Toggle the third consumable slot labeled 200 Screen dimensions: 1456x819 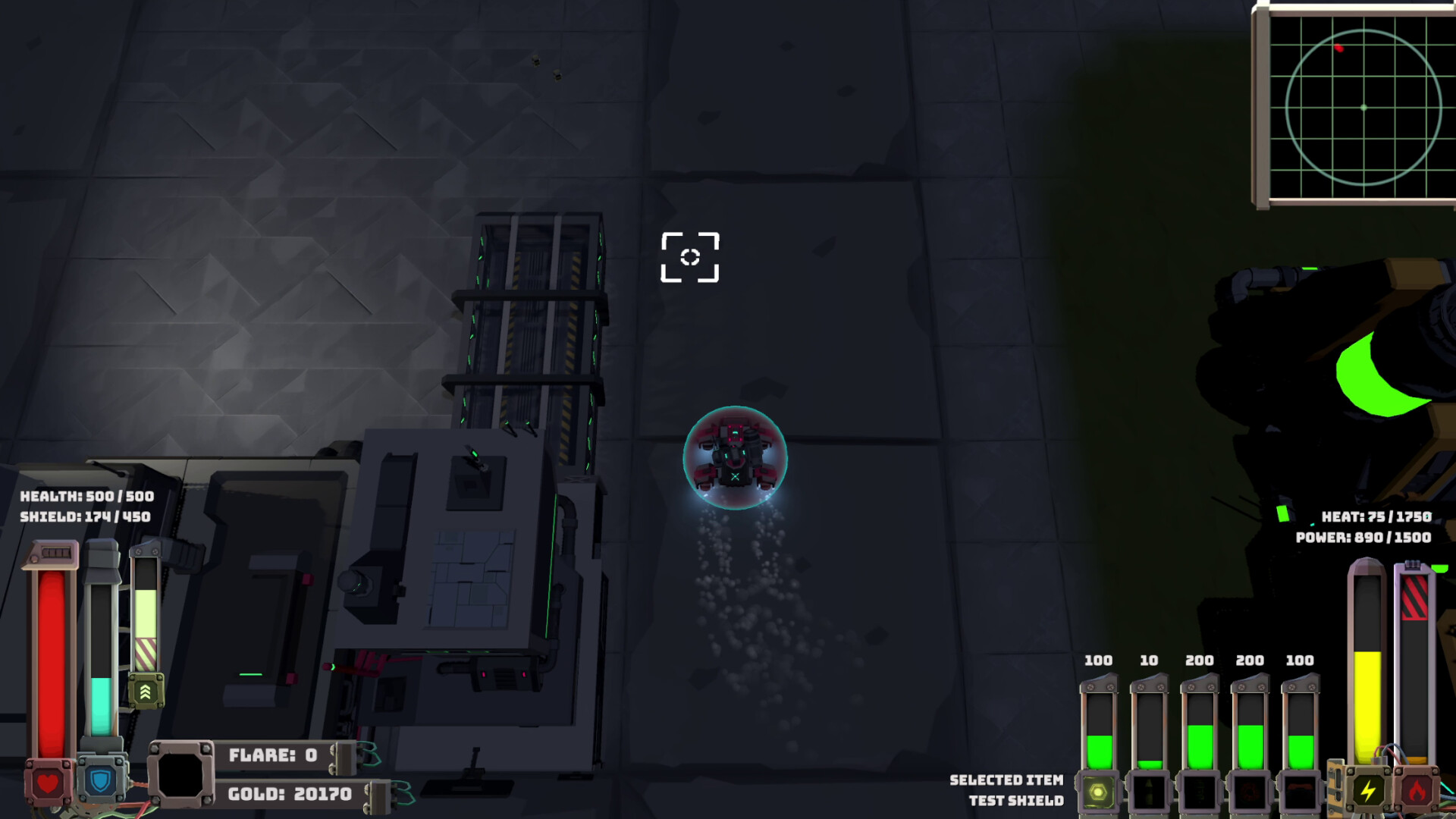tap(1198, 790)
